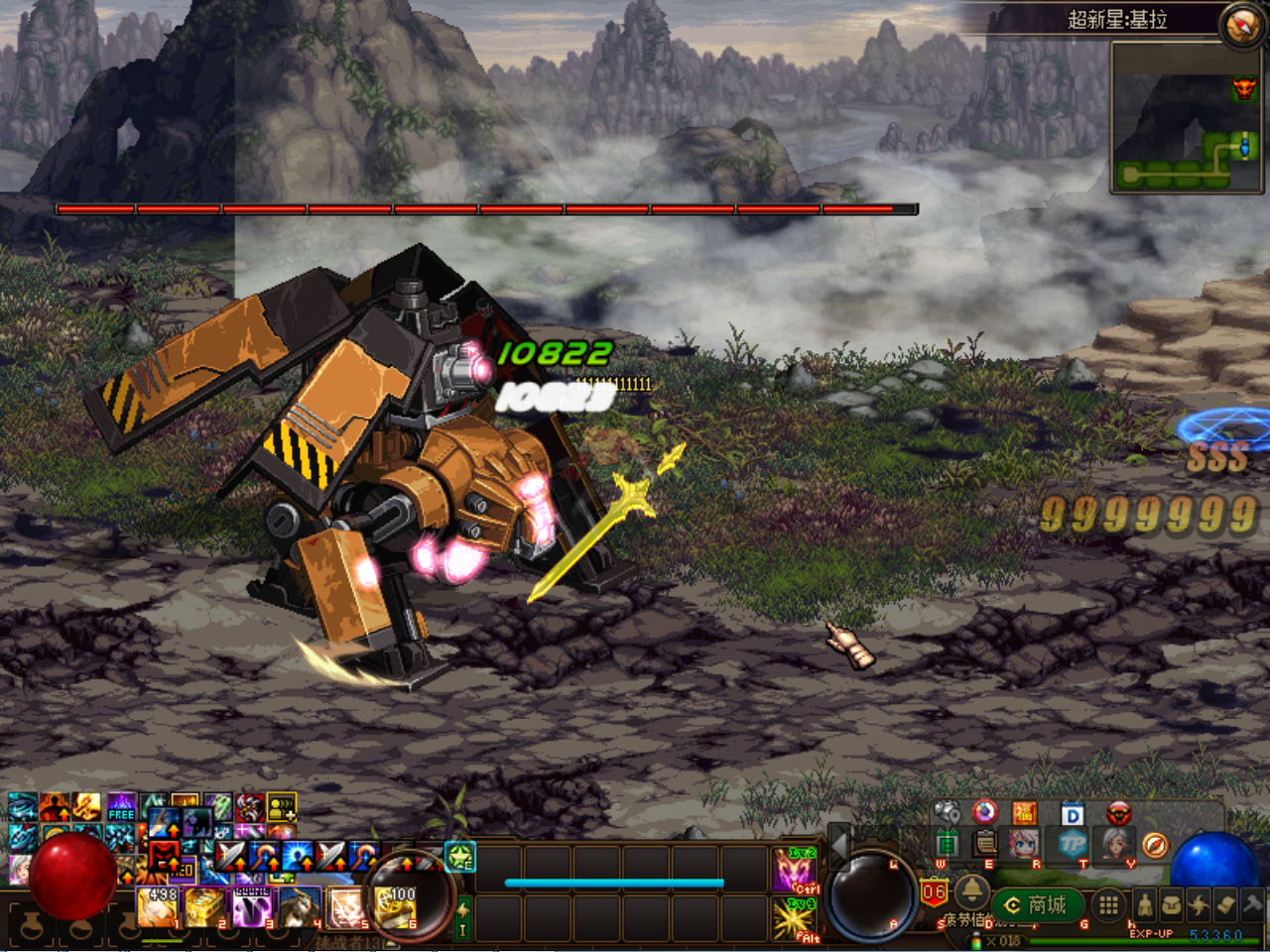This screenshot has width=1270, height=952.
Task: Open the quest clipboard icon
Action: [x=985, y=845]
